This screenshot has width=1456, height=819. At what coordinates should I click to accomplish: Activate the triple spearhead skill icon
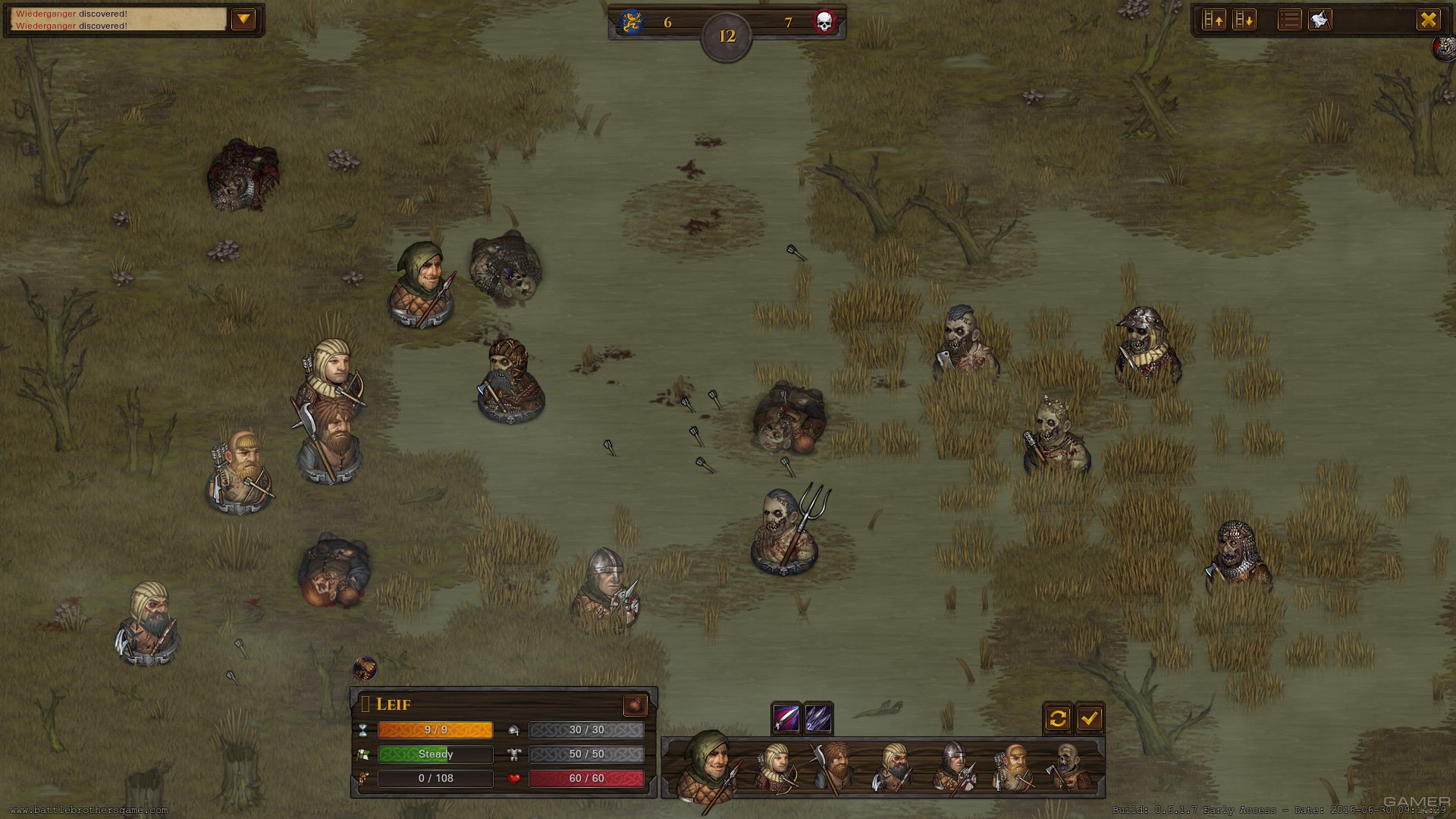[x=818, y=717]
